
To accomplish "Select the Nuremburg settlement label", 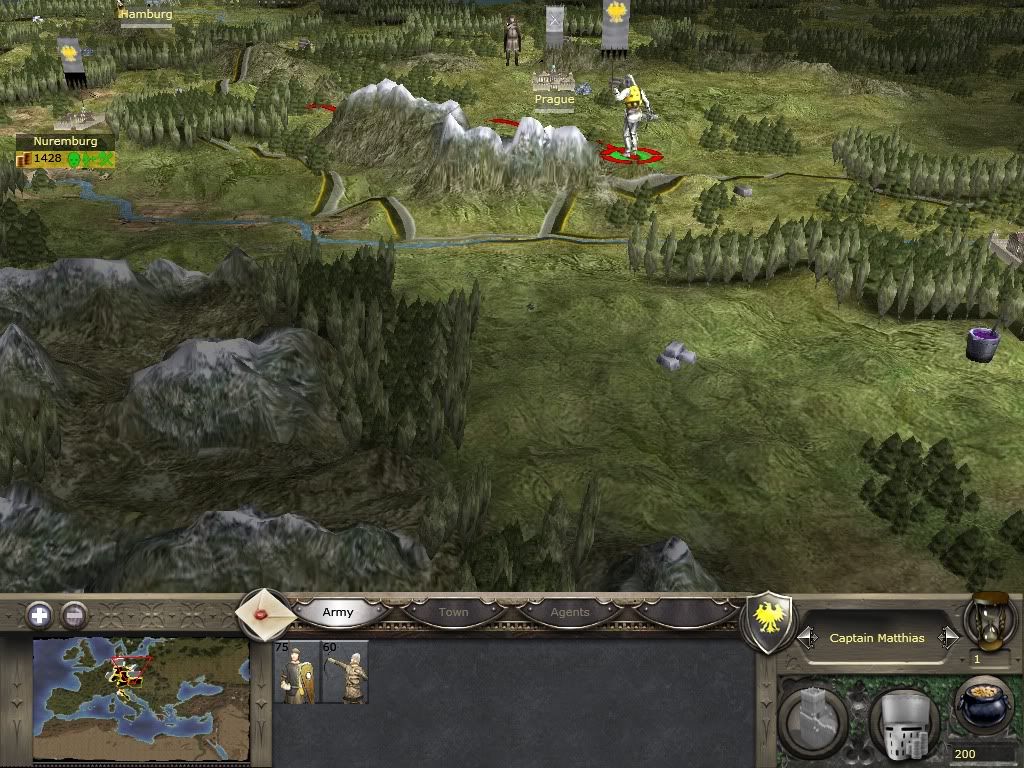I will tap(58, 142).
